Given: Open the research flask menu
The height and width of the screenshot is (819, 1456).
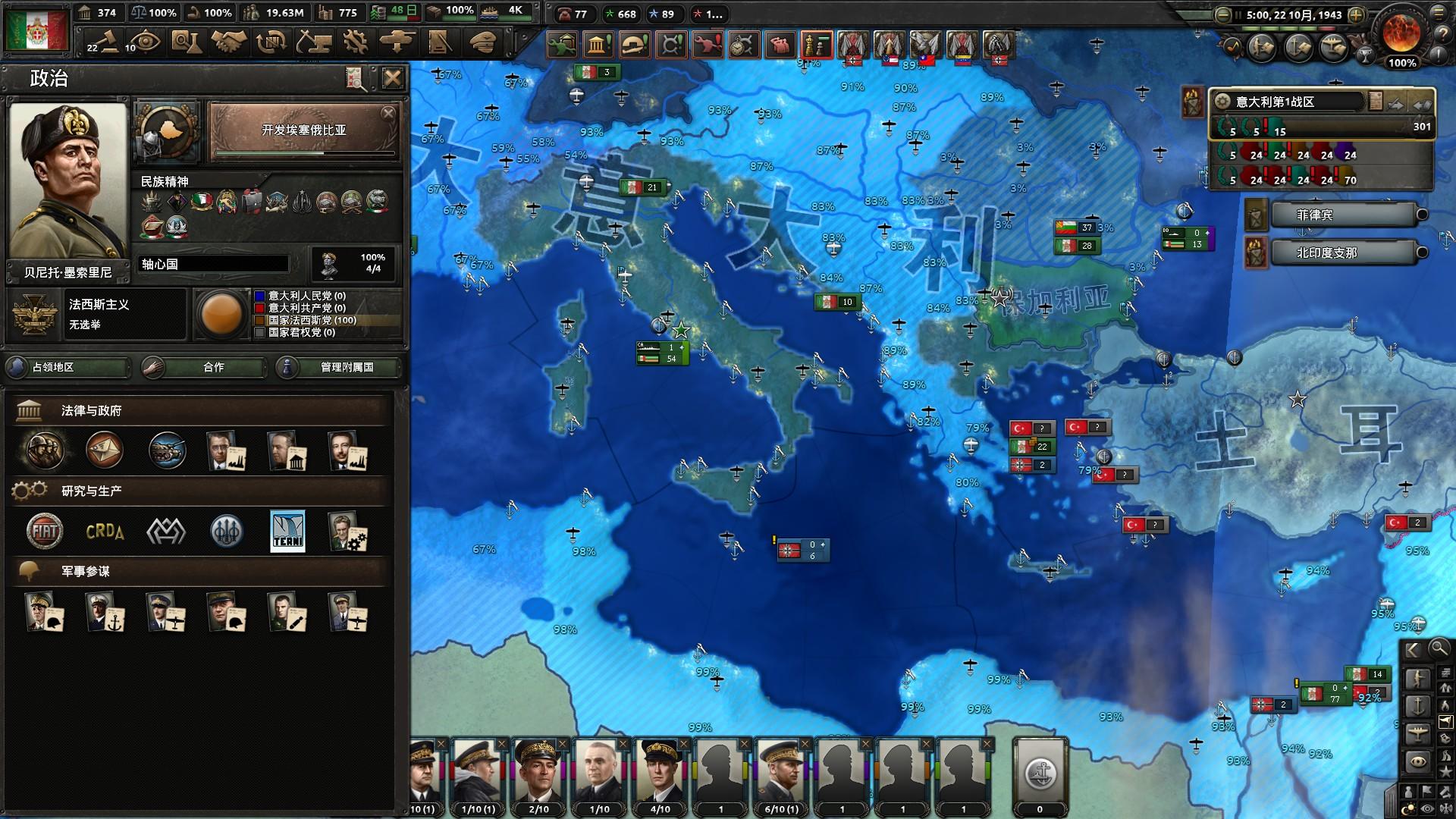Looking at the screenshot, I should pyautogui.click(x=185, y=42).
